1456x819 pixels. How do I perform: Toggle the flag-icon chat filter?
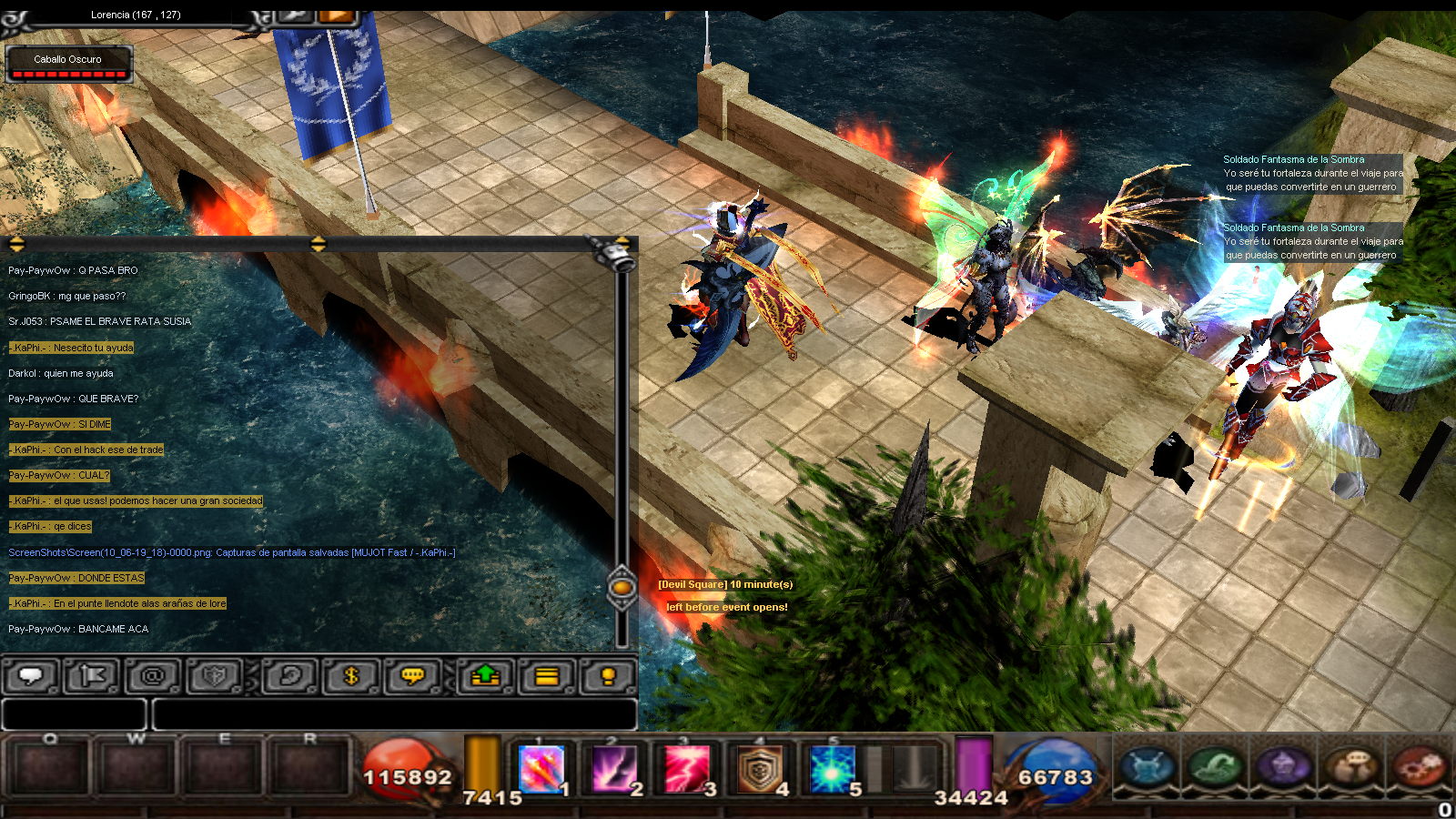pyautogui.click(x=92, y=676)
